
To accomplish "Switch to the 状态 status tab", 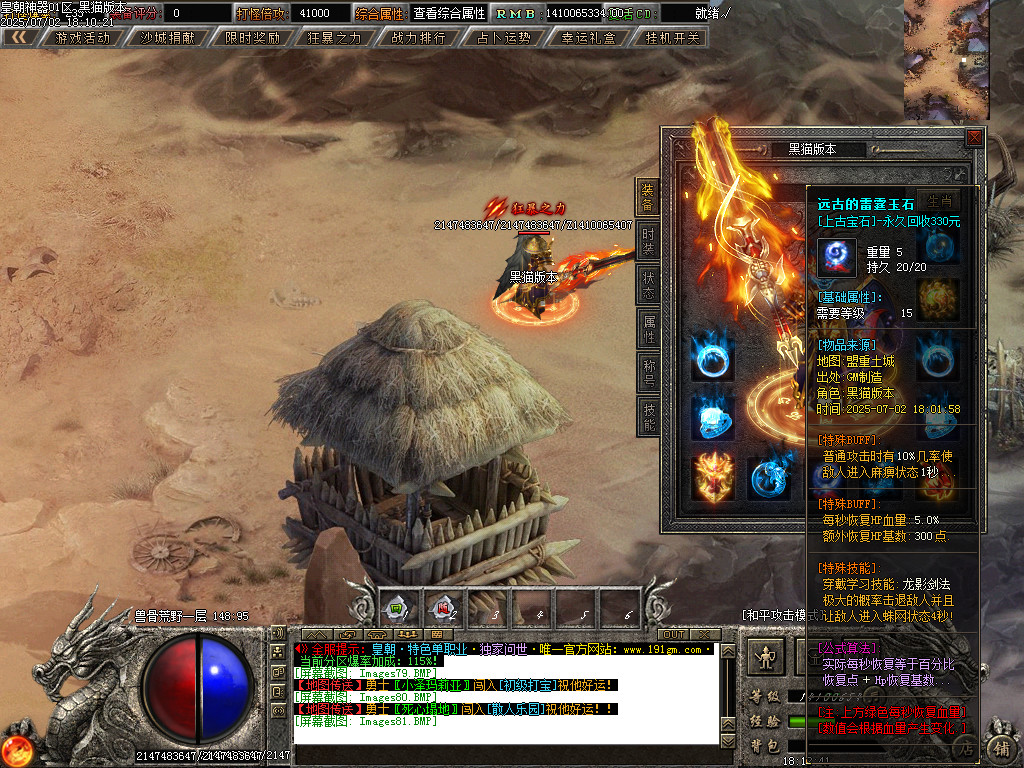I will point(648,284).
